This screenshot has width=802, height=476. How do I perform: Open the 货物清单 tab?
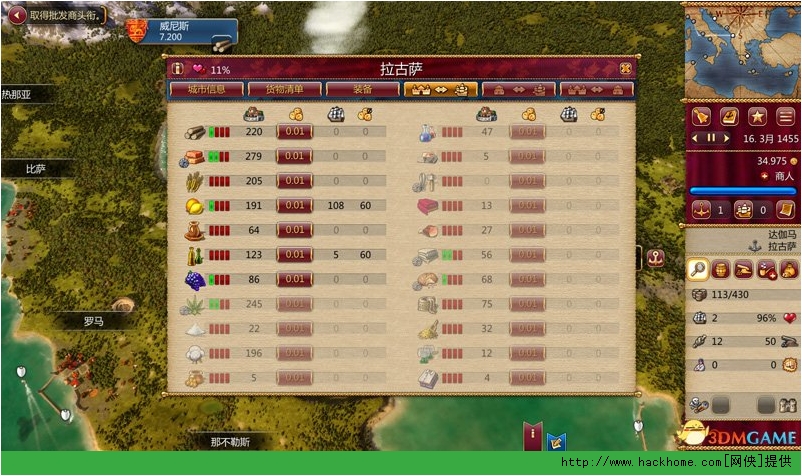point(284,89)
